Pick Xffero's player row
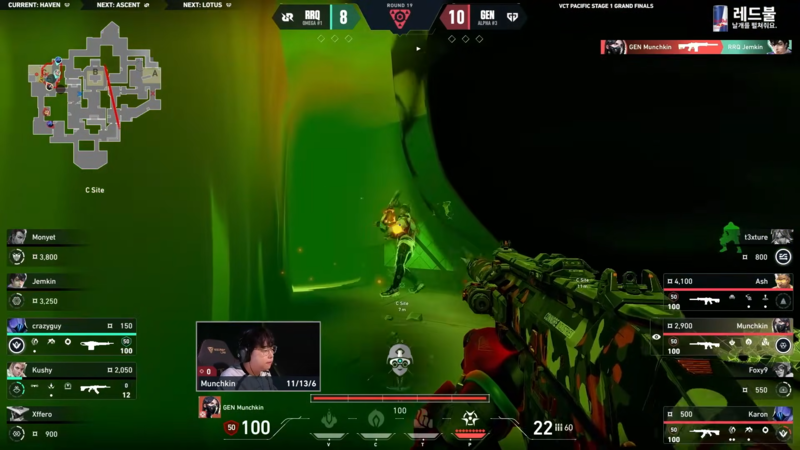800x450 pixels. point(70,423)
